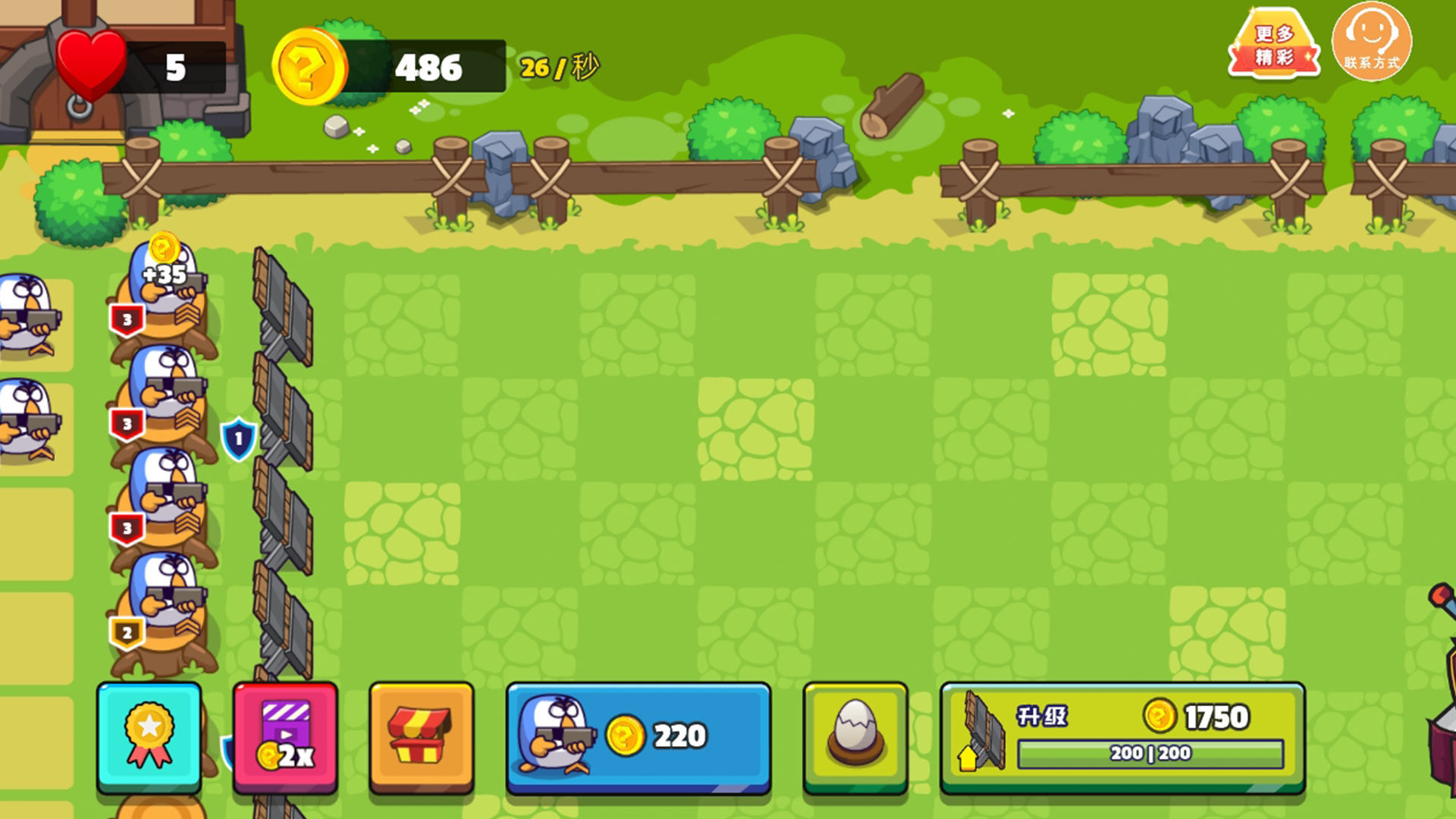This screenshot has width=1456, height=819.
Task: Open the shop stall button
Action: (421, 736)
